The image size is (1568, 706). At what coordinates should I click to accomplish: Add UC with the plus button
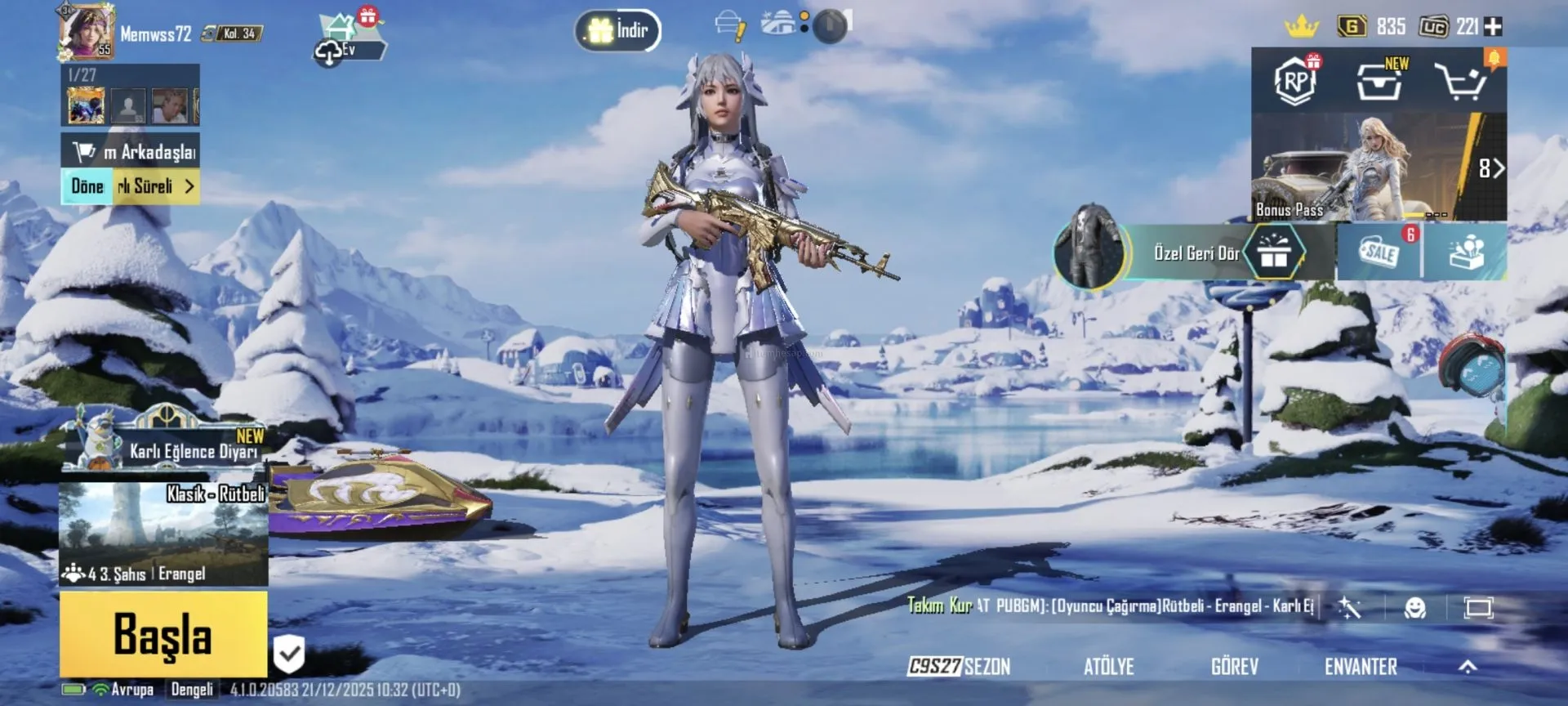point(1493,27)
